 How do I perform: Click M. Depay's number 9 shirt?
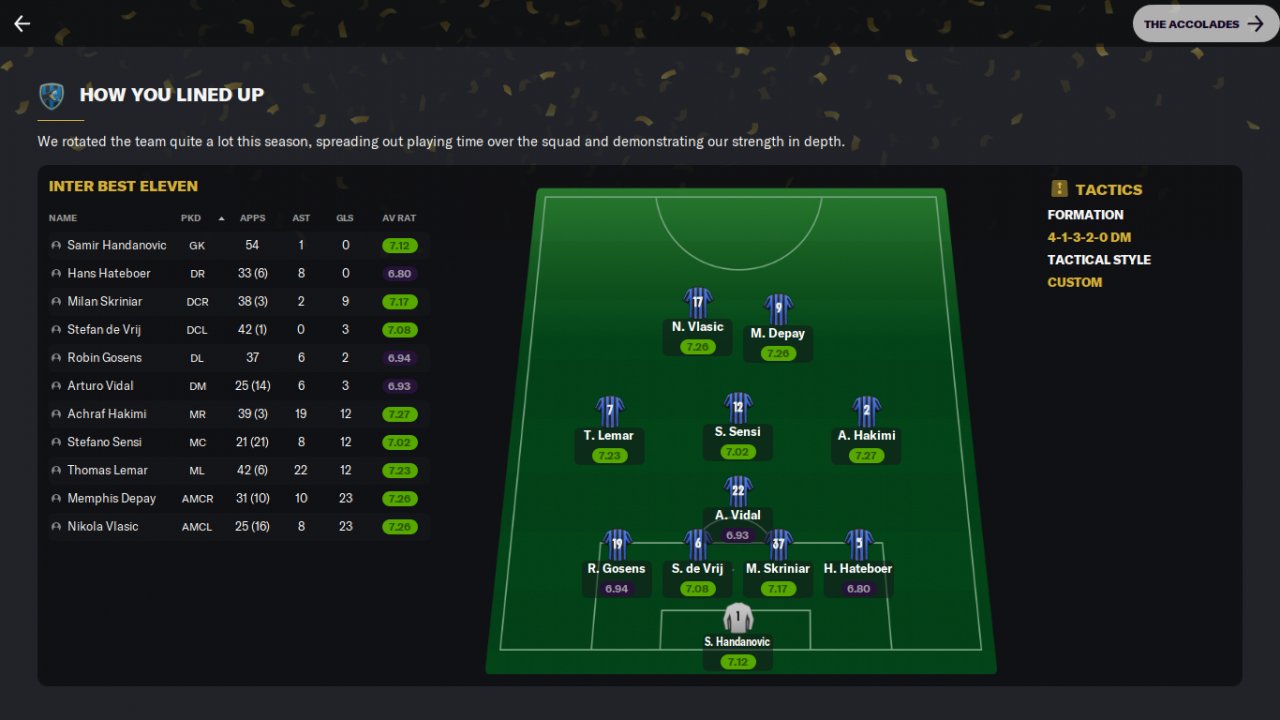778,309
